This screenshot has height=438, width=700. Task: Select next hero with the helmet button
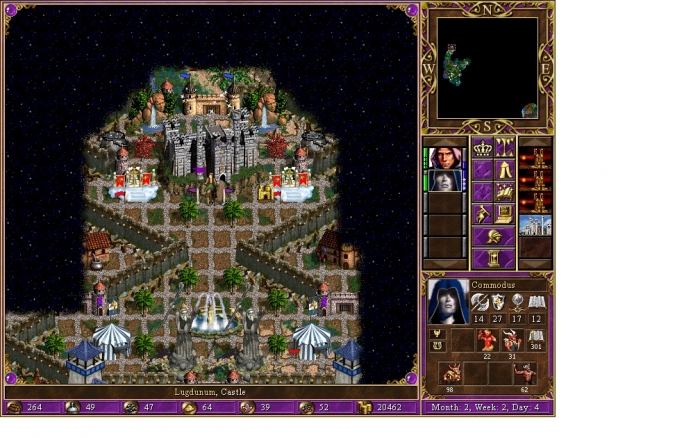(494, 237)
